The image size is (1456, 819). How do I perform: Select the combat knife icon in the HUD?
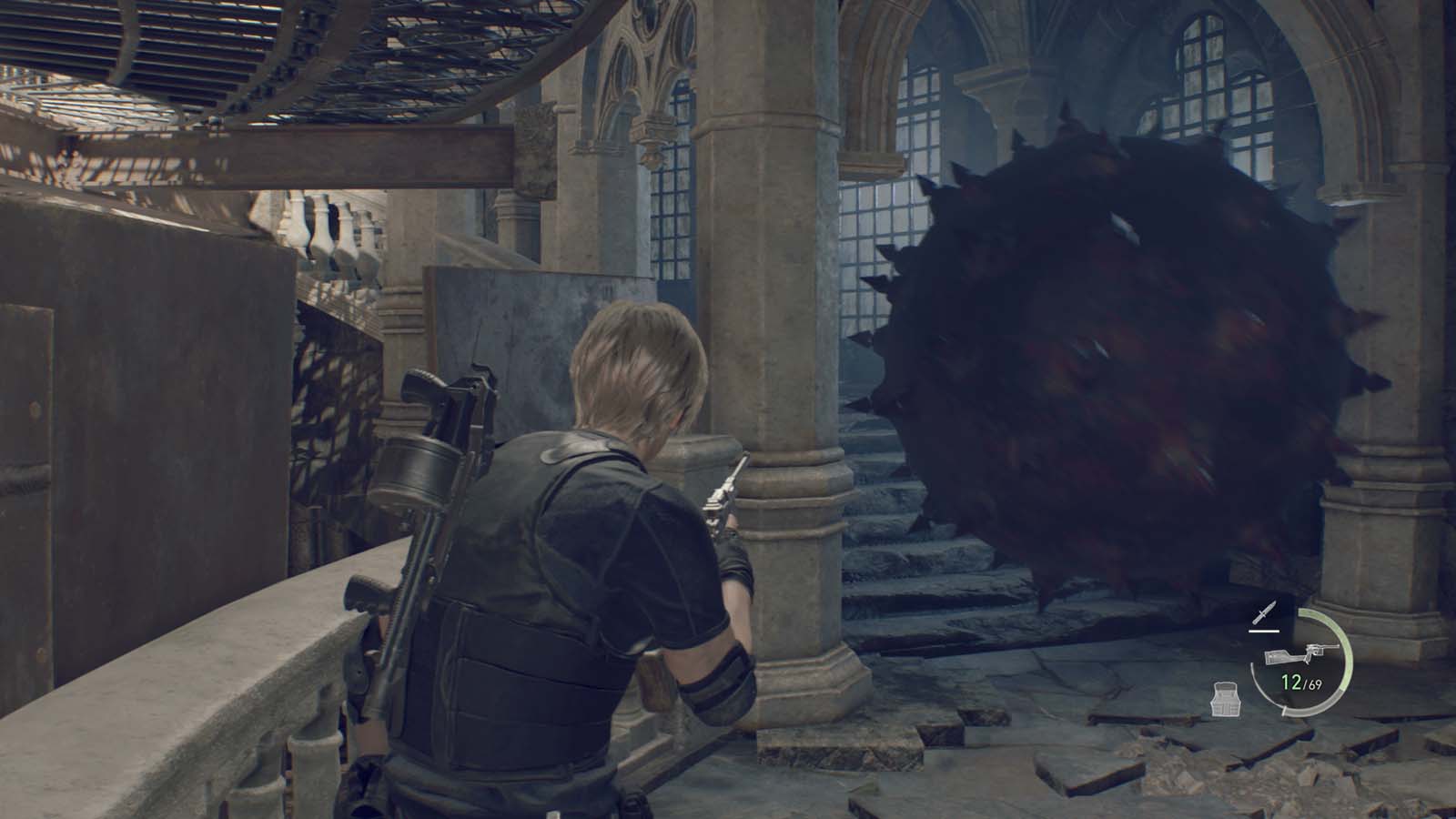tap(1265, 612)
